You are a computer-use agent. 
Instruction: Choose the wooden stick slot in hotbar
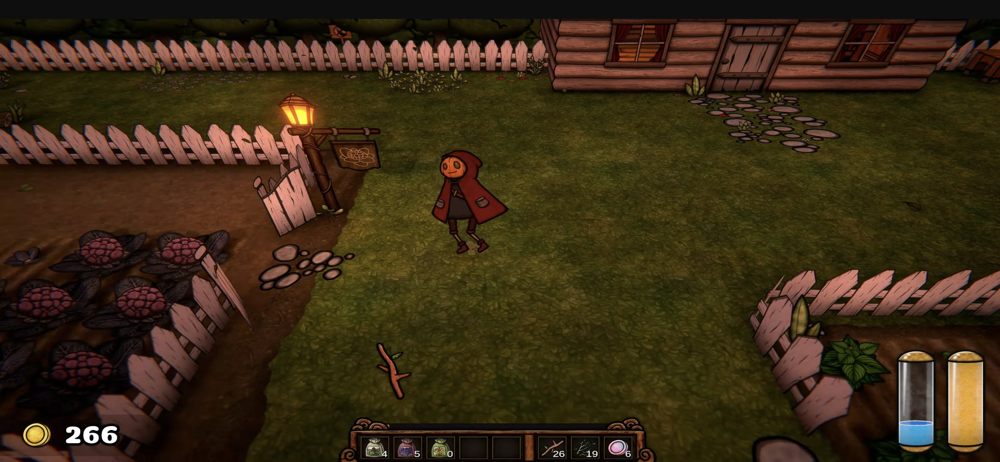click(552, 448)
